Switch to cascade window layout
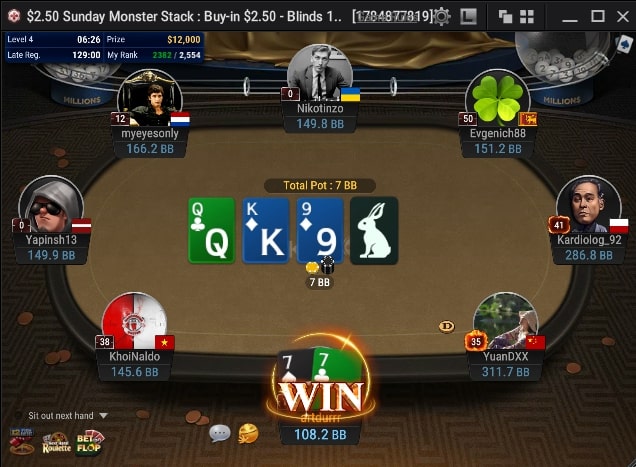Screen dimensions: 636x467 click(x=506, y=16)
